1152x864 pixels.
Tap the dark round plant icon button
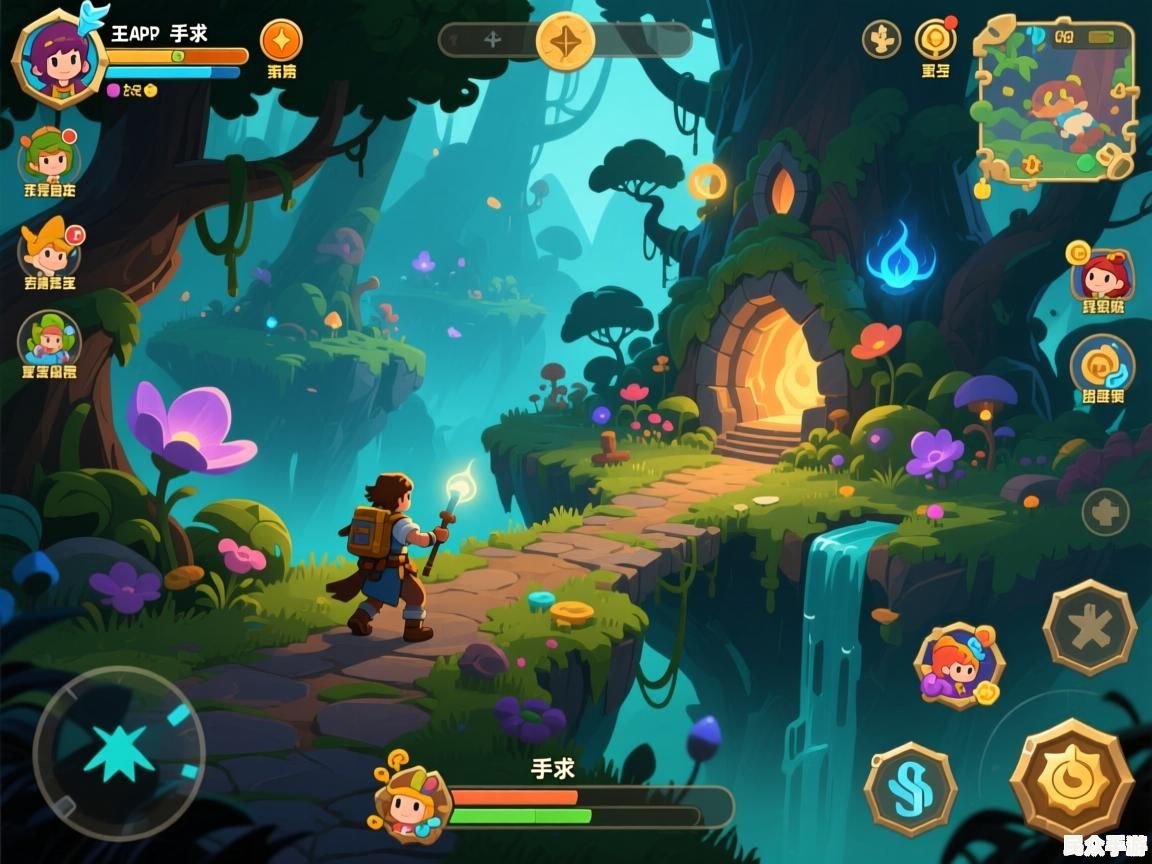881,39
